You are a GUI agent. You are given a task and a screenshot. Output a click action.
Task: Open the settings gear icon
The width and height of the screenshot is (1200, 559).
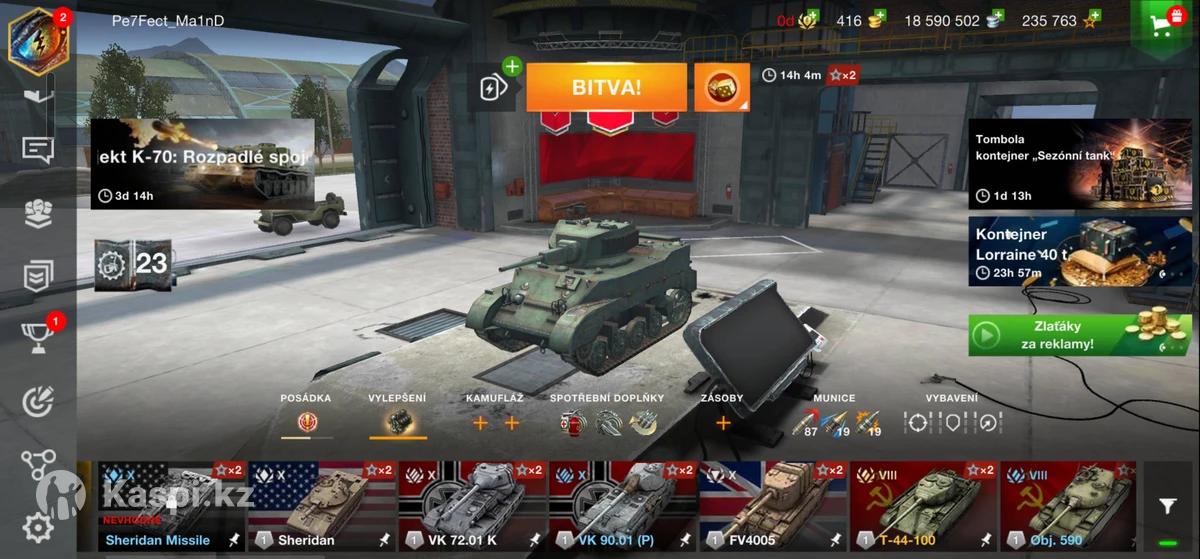pyautogui.click(x=38, y=527)
